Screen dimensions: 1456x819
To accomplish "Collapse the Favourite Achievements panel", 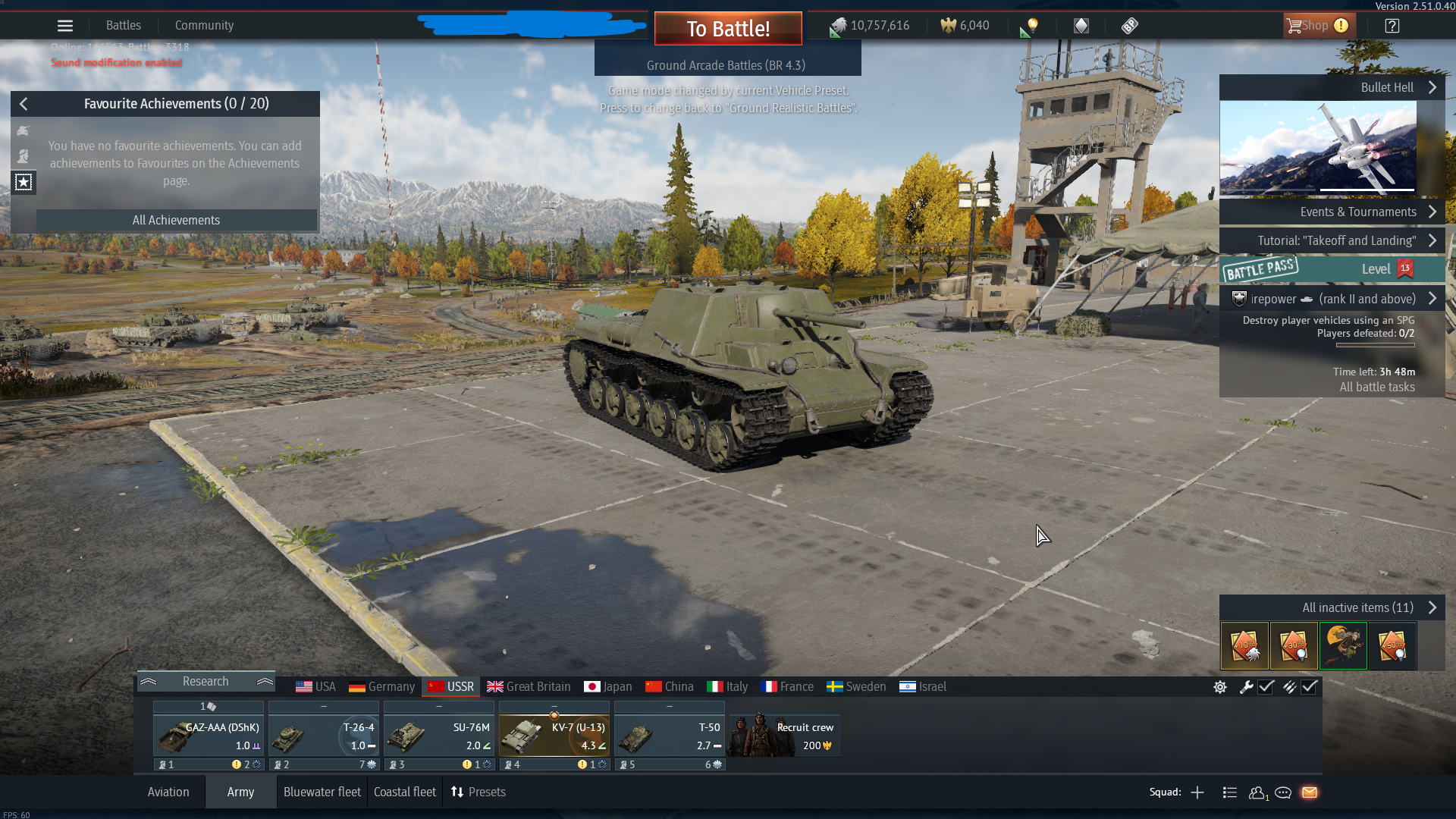I will pyautogui.click(x=24, y=104).
